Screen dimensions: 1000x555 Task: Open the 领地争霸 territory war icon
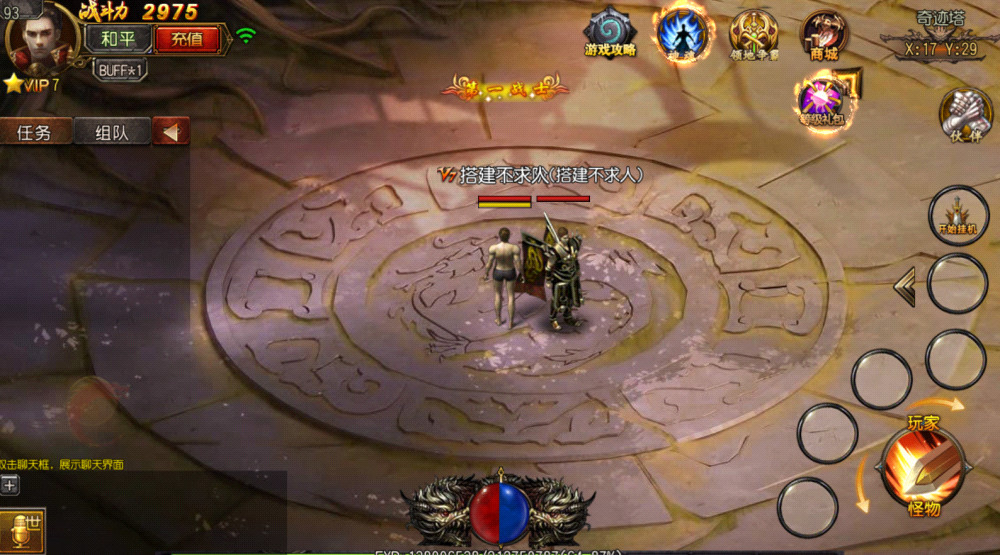pyautogui.click(x=753, y=34)
